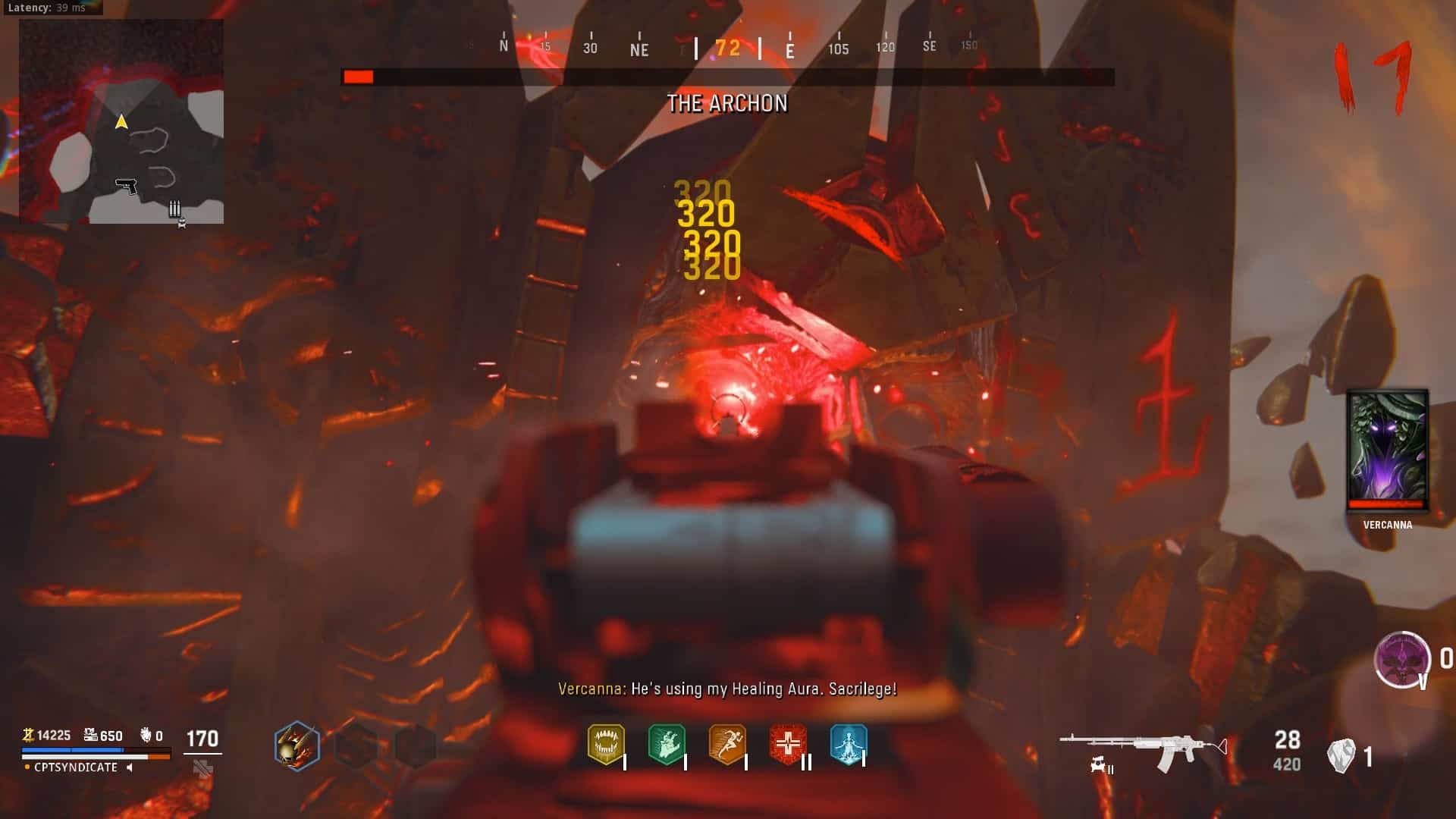Select the blue standing figure perk icon

[x=848, y=744]
